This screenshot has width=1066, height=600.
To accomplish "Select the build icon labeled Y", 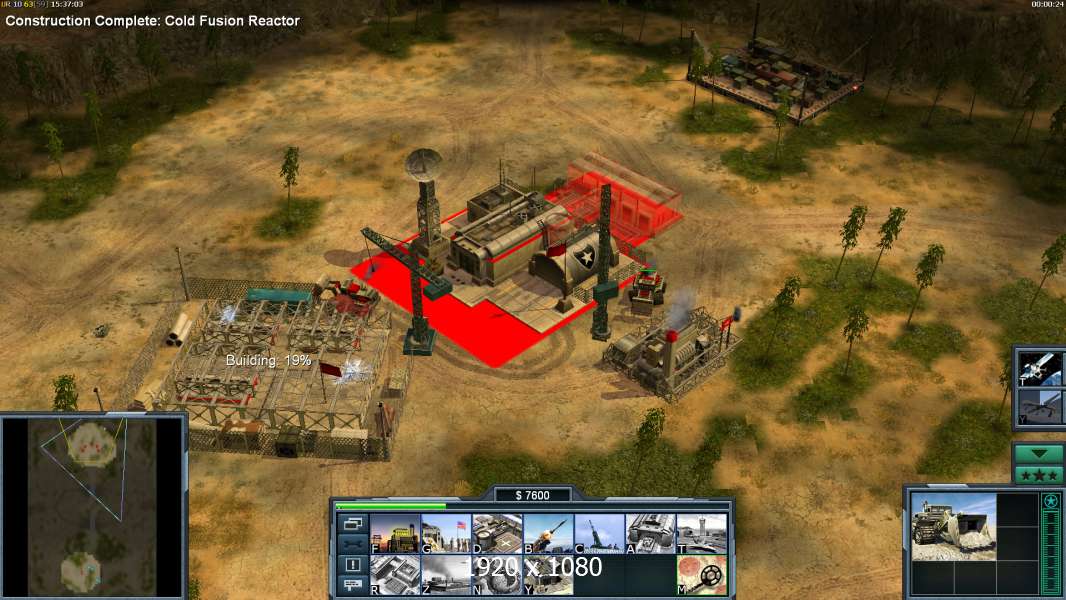I will pos(548,575).
